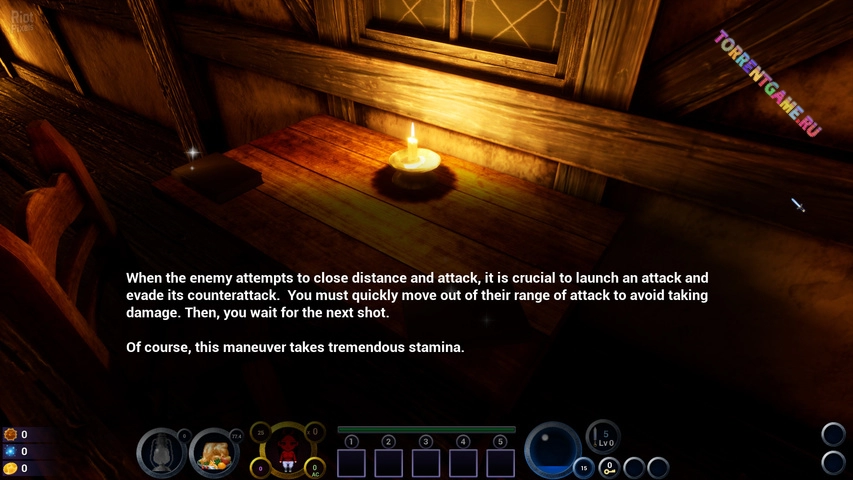Open the roast food icon
Screen dimensions: 853x480
[x=213, y=453]
